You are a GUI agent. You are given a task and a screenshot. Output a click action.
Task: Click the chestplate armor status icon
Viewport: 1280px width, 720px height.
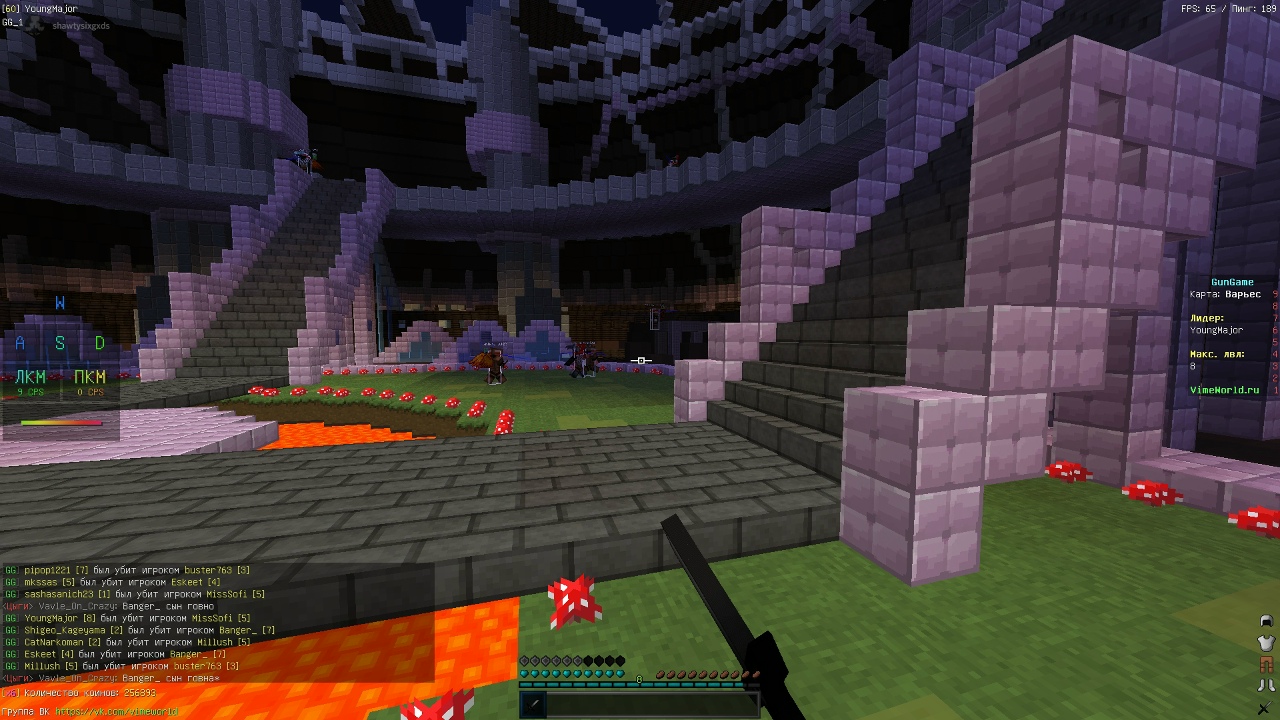tap(1266, 642)
